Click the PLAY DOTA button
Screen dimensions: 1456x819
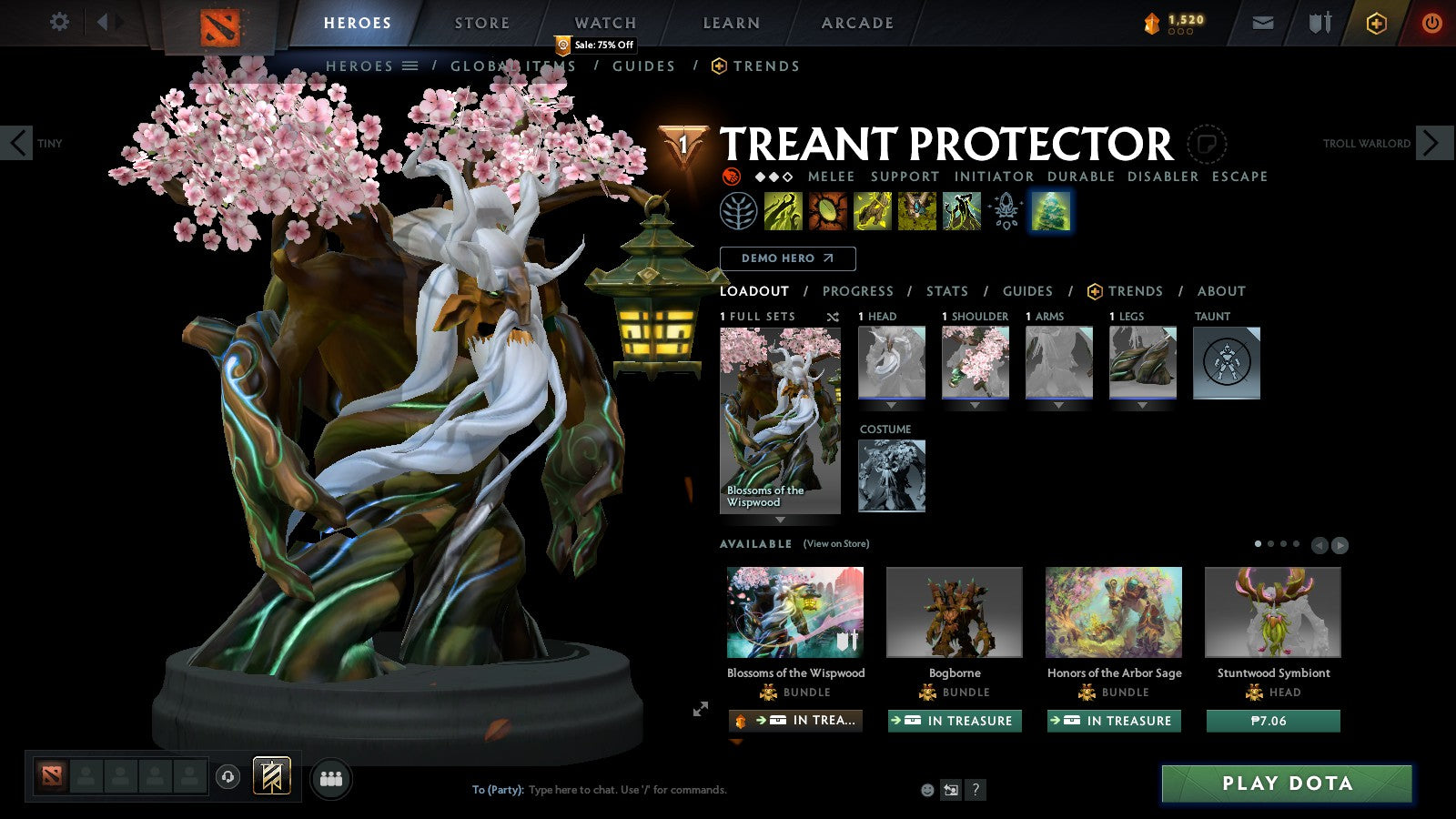1286,784
